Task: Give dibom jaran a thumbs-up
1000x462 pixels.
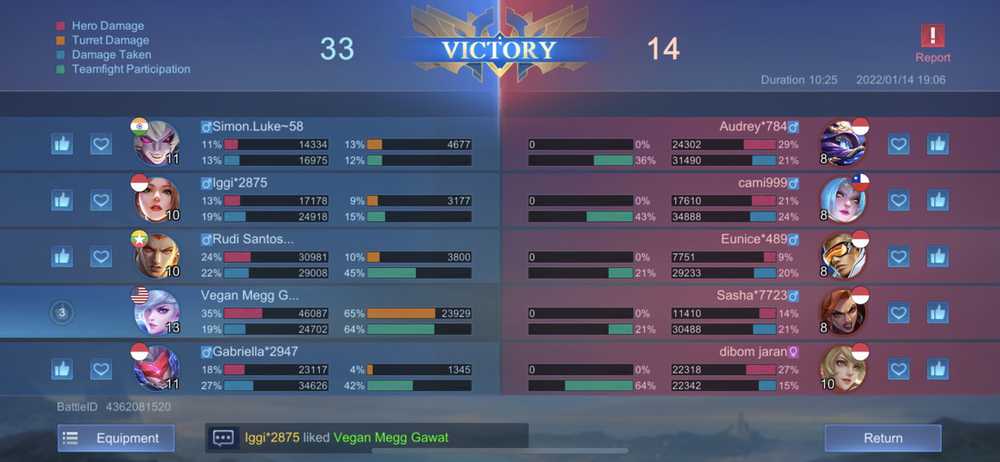Action: 937,369
